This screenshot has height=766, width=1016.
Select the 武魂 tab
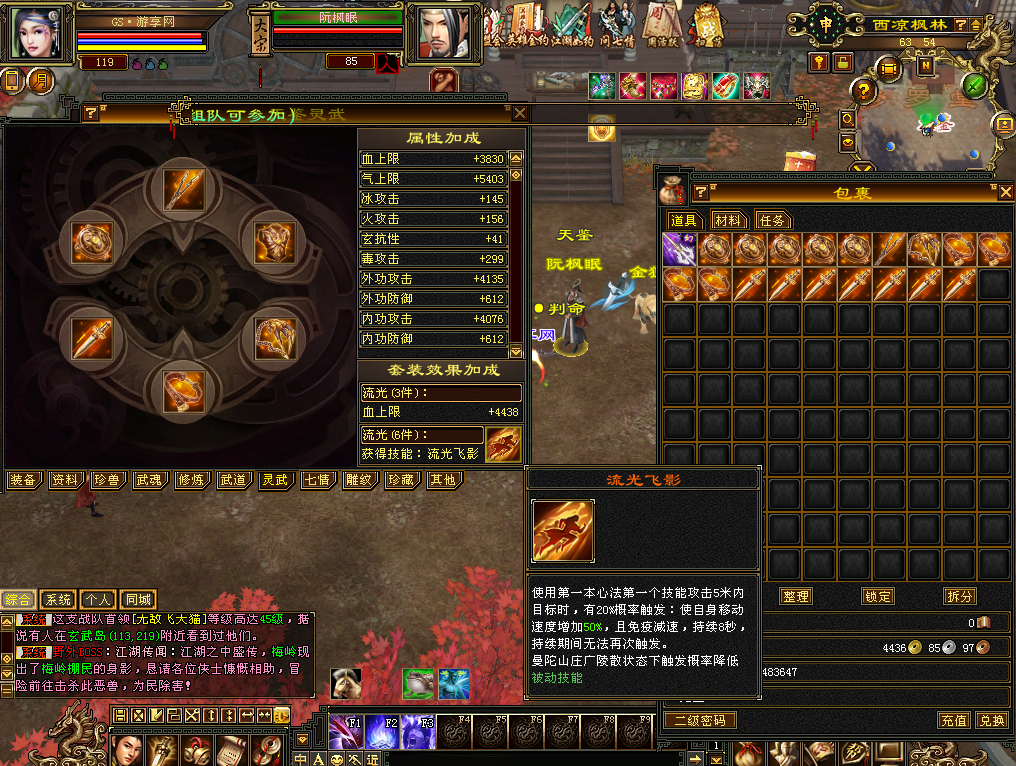pyautogui.click(x=149, y=480)
